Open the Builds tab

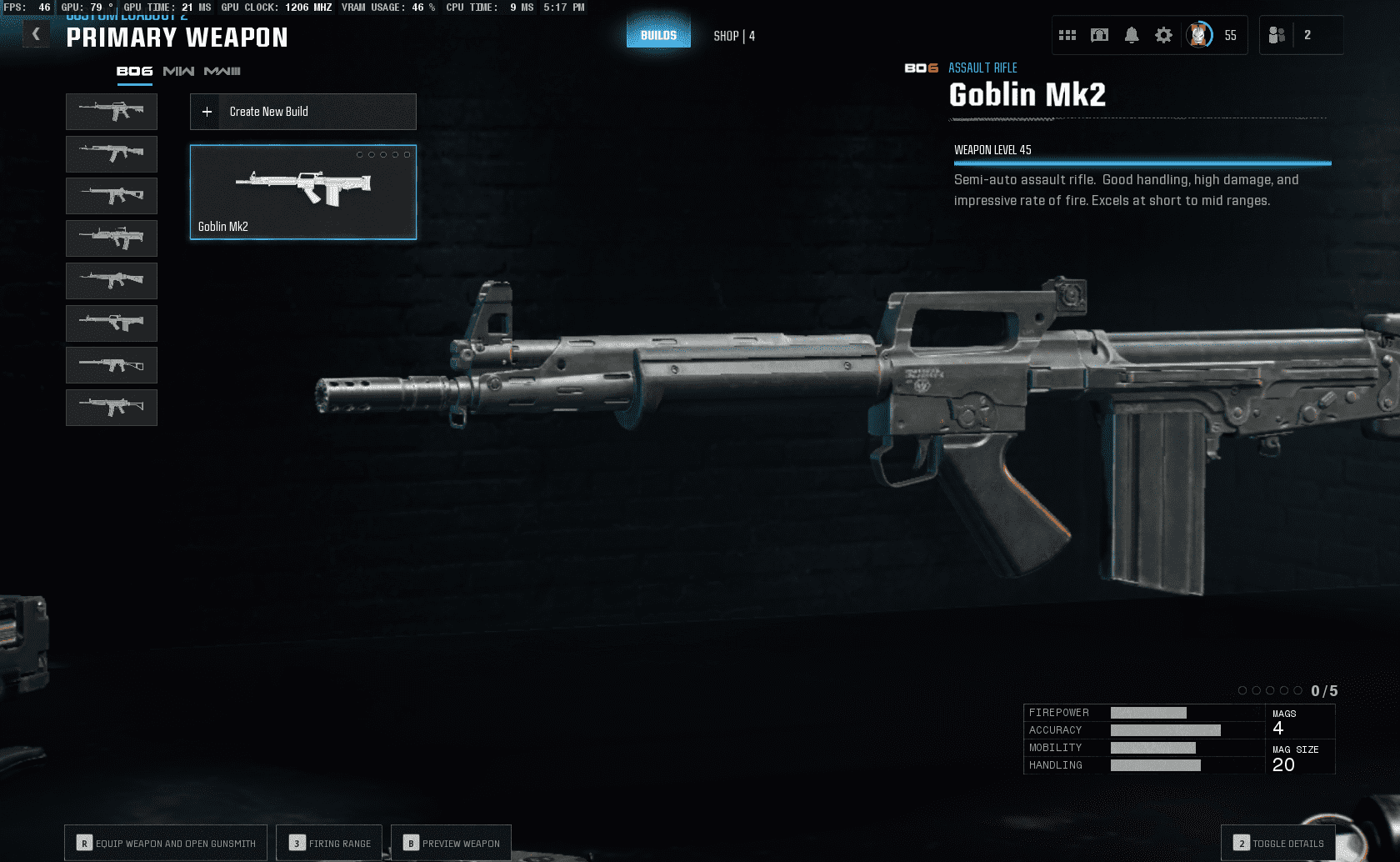pos(658,35)
